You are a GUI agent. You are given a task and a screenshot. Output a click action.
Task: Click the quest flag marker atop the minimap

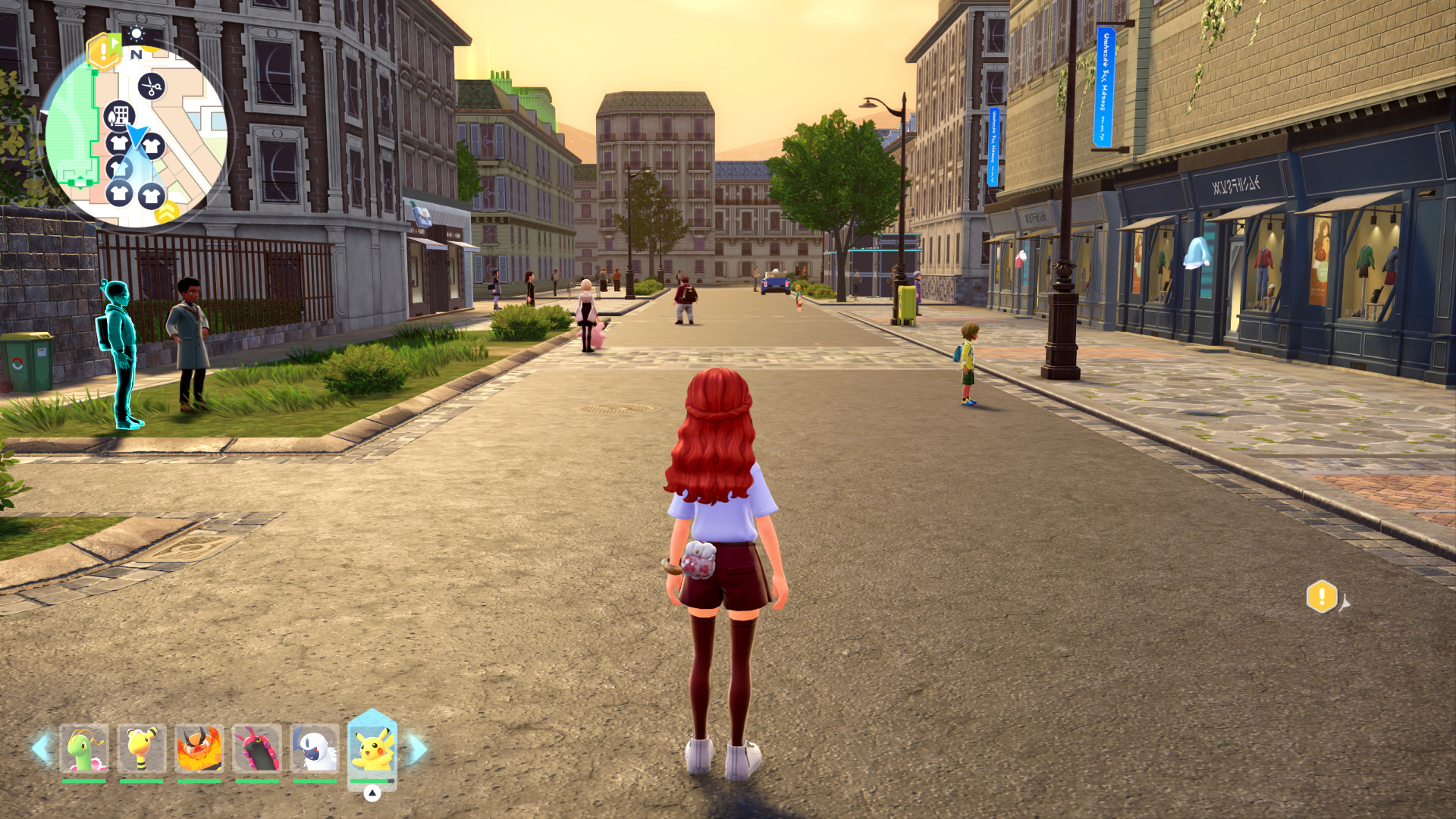point(102,51)
